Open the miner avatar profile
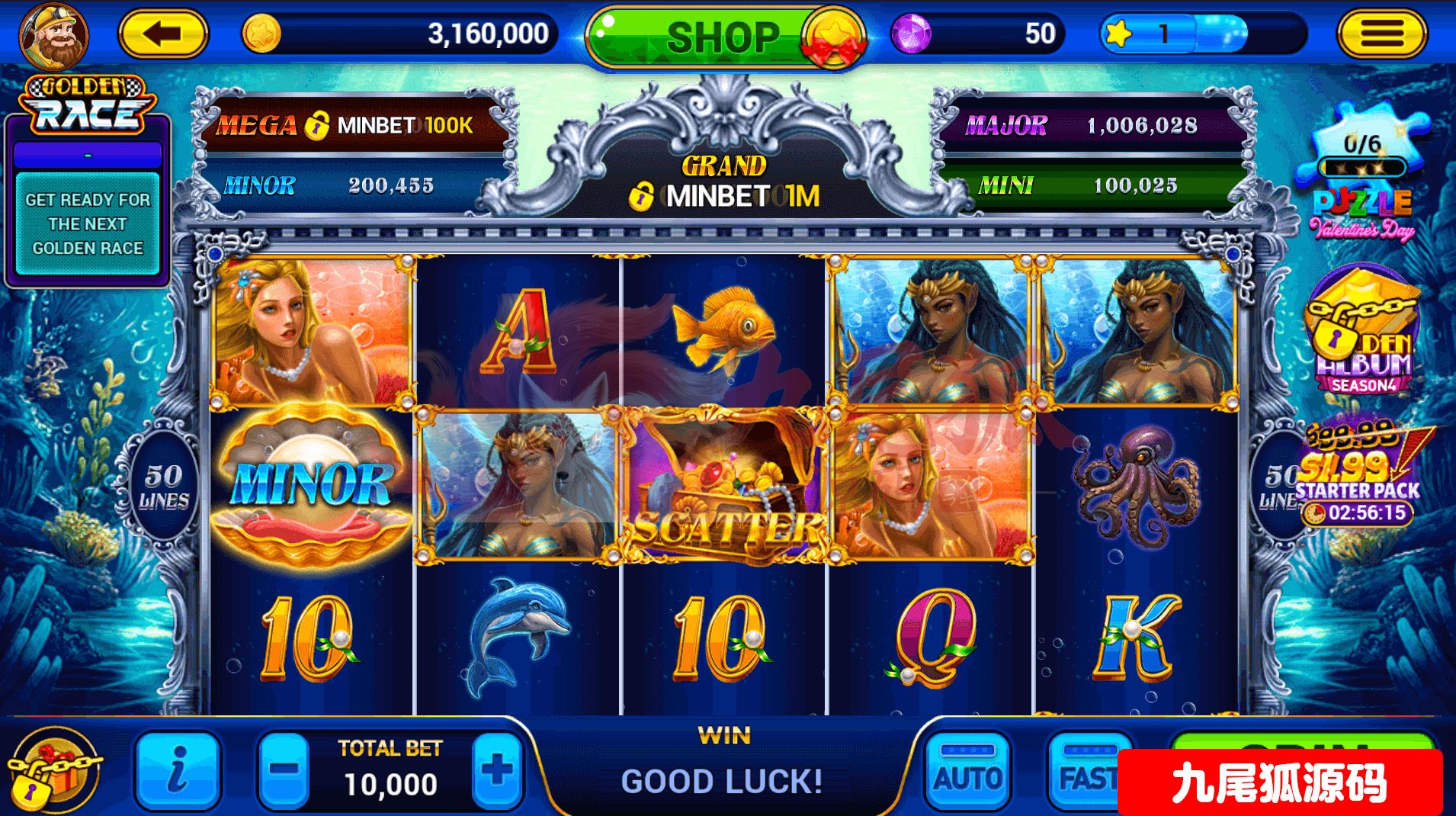Viewport: 1456px width, 816px height. coord(54,36)
